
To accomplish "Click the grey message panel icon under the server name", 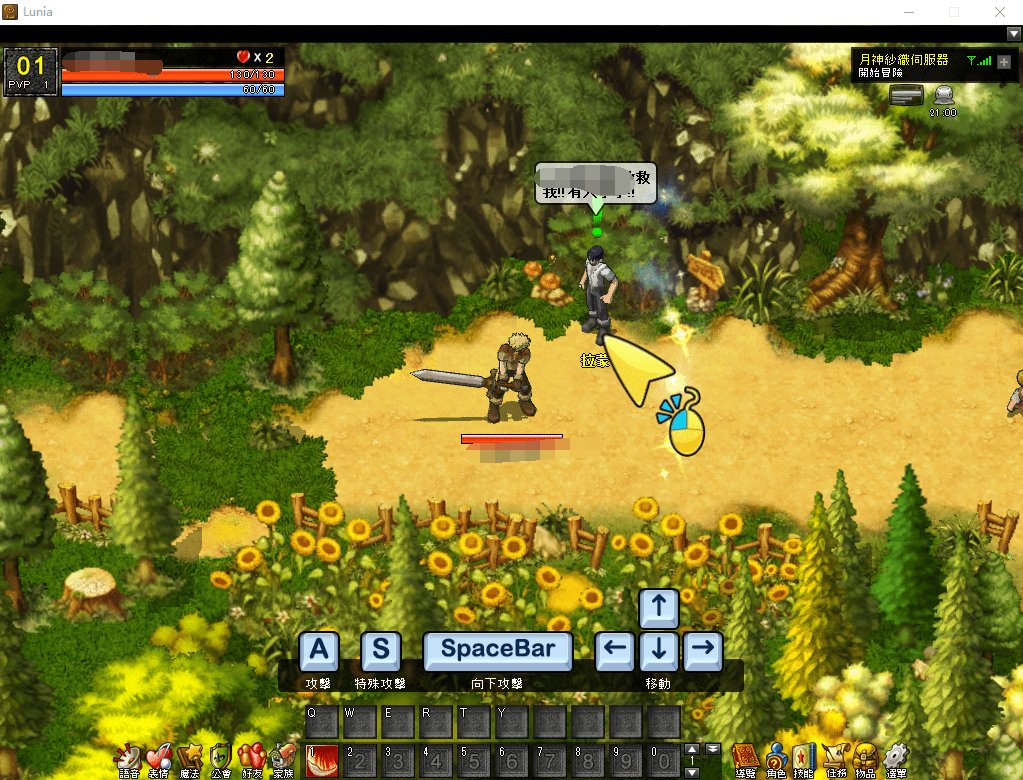I will coord(907,95).
